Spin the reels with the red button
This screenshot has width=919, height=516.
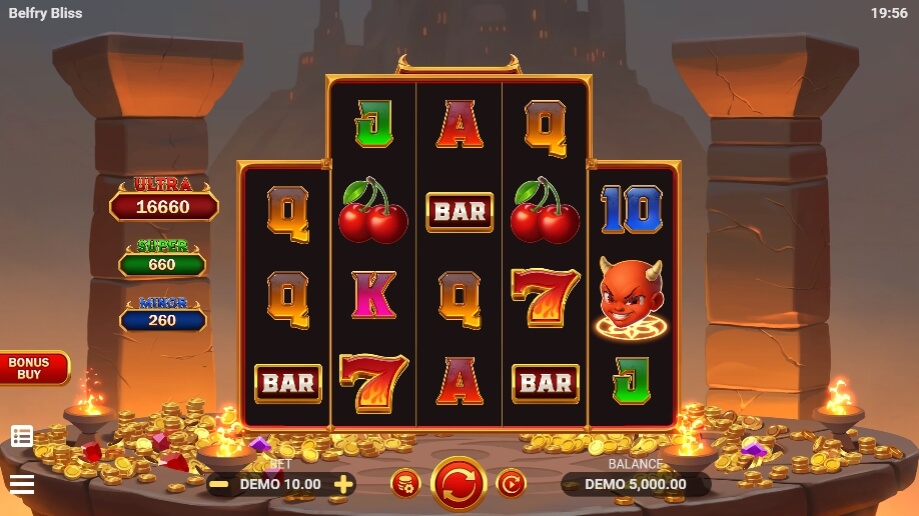[x=458, y=484]
